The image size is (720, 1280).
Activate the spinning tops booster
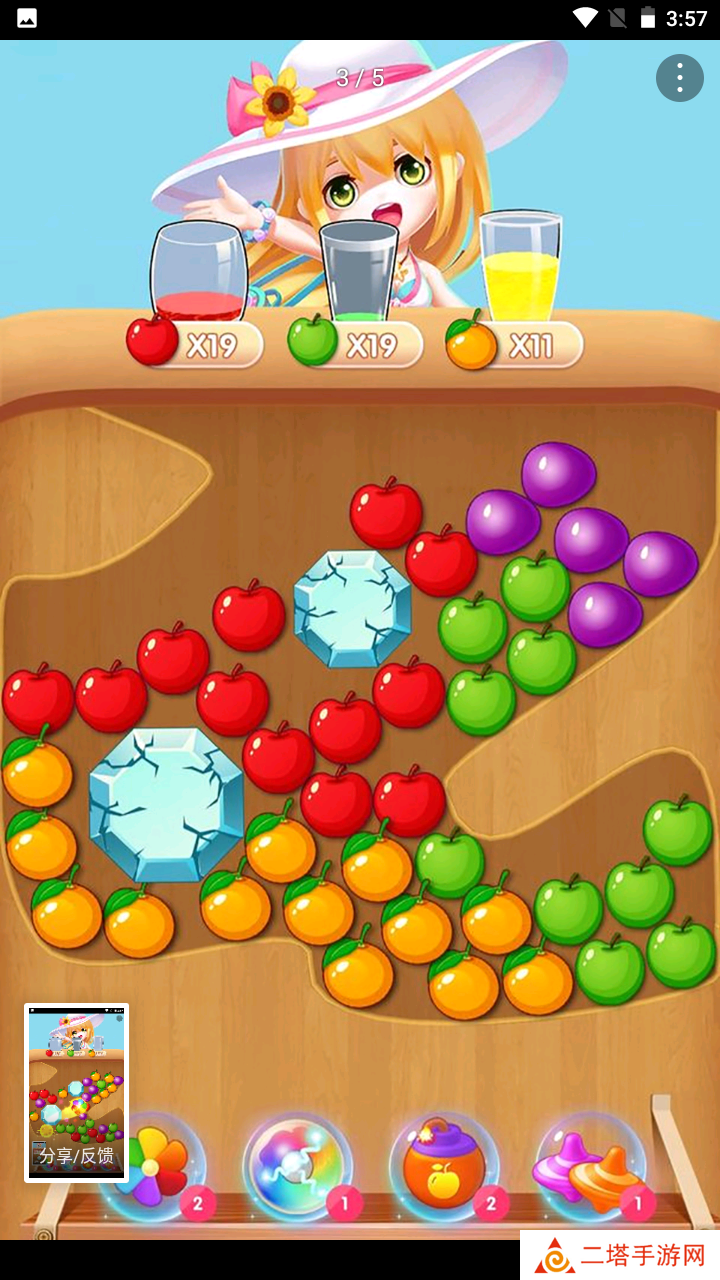(x=590, y=1165)
